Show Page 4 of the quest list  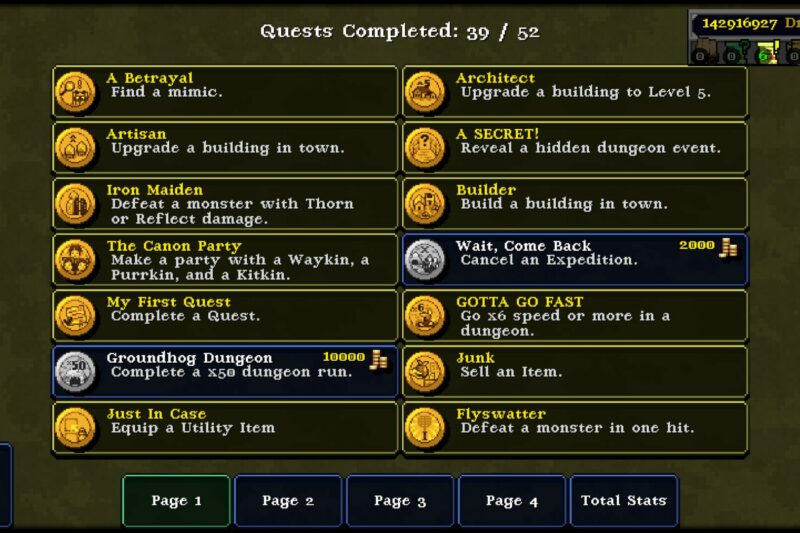tap(512, 501)
